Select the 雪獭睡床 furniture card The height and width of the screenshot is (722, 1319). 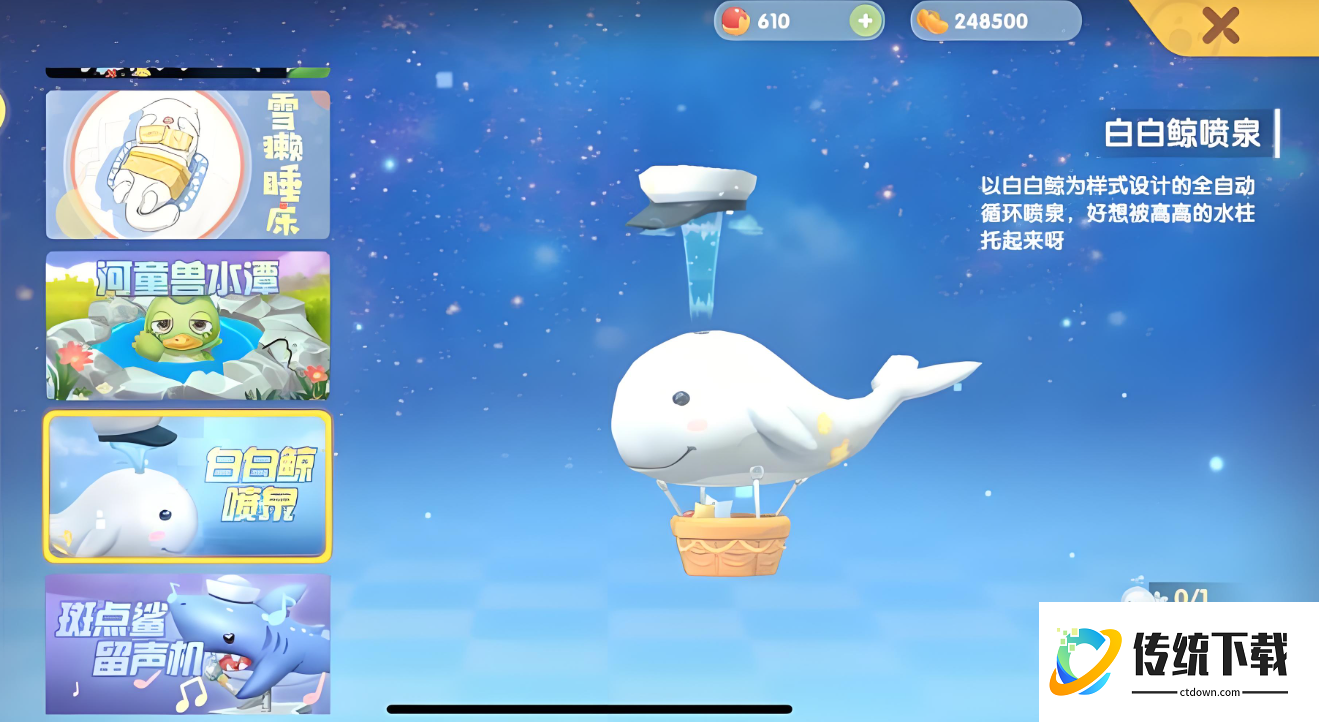(x=188, y=165)
